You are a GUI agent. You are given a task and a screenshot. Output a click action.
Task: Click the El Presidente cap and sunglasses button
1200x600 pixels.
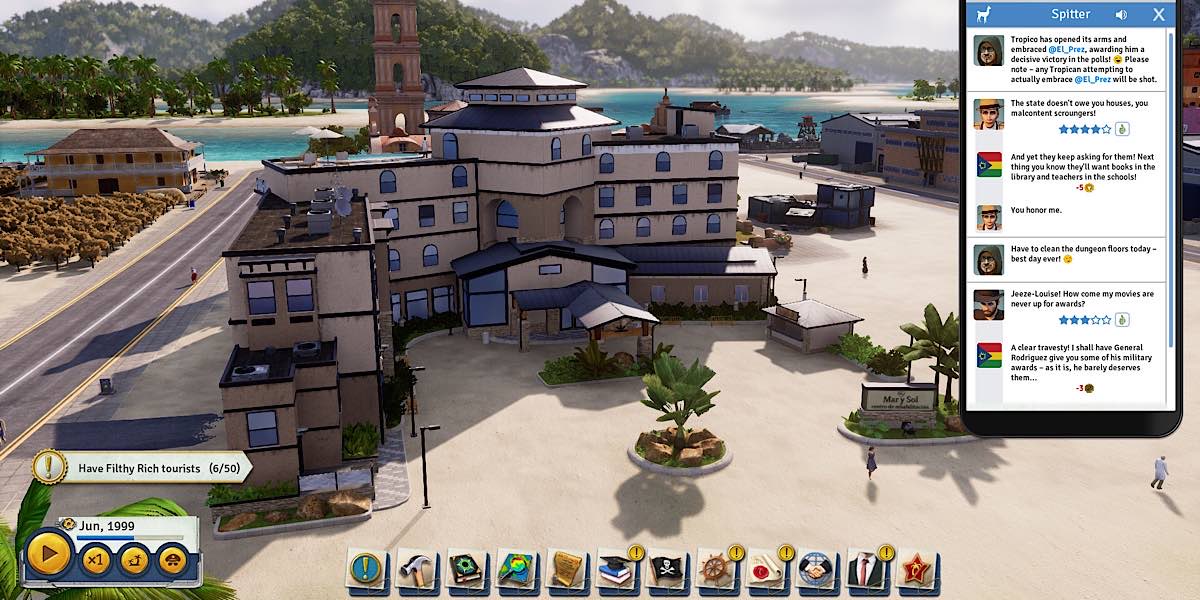[x=170, y=559]
